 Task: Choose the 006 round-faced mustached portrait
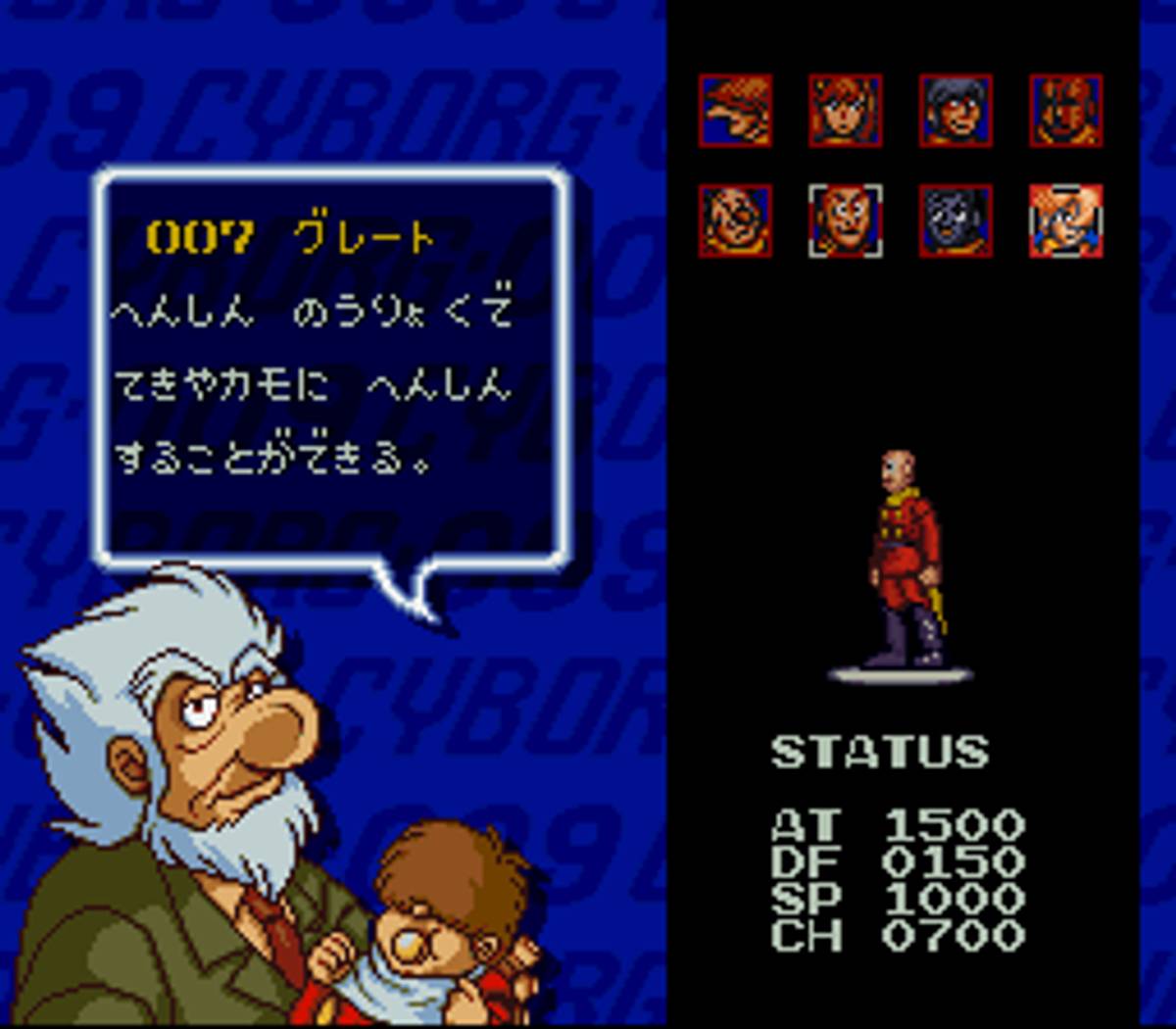click(736, 220)
